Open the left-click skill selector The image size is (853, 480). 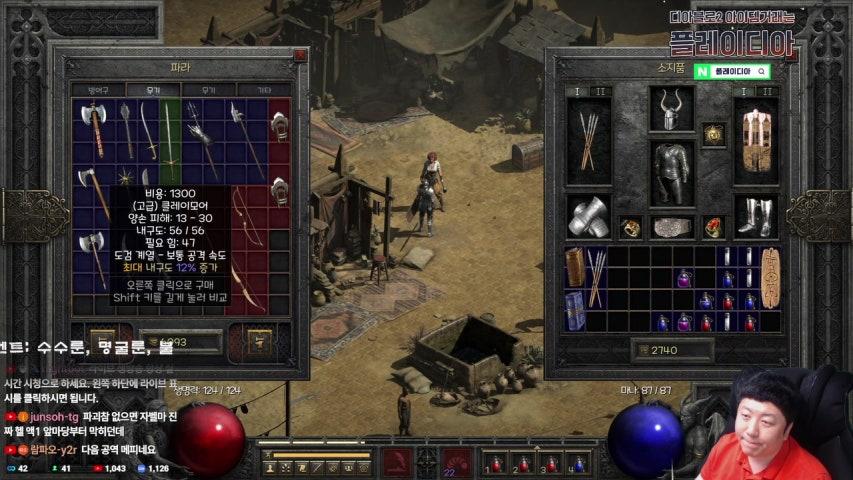398,463
